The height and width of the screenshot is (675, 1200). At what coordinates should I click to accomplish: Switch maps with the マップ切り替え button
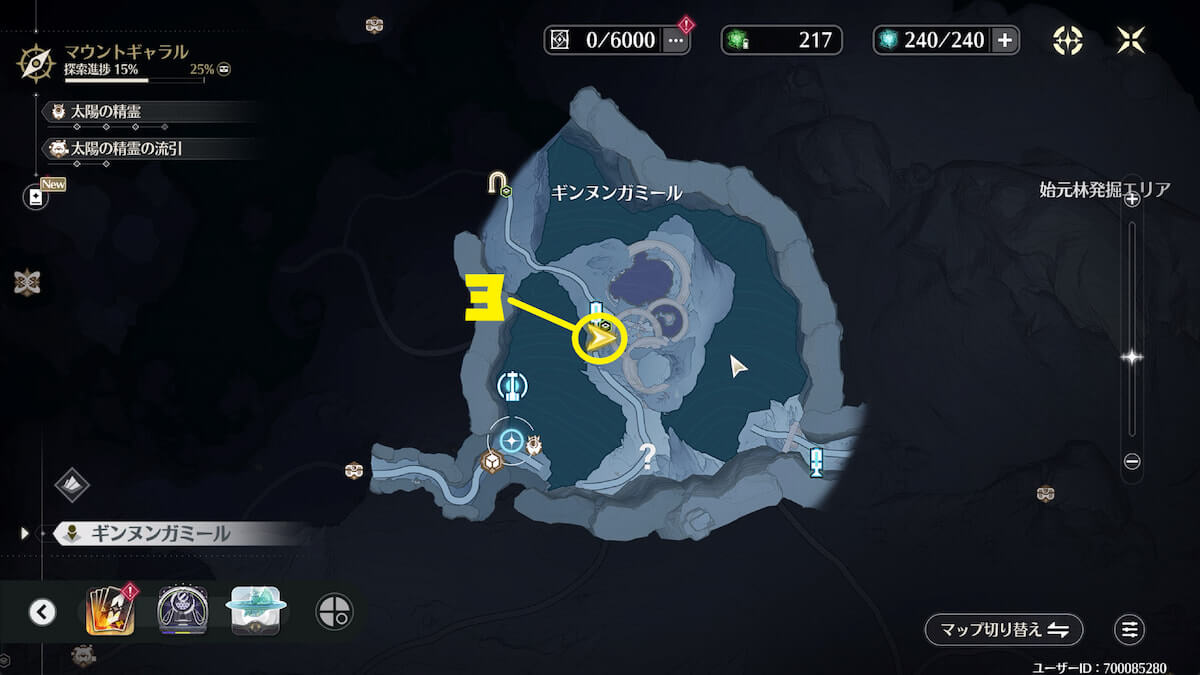pos(1003,630)
